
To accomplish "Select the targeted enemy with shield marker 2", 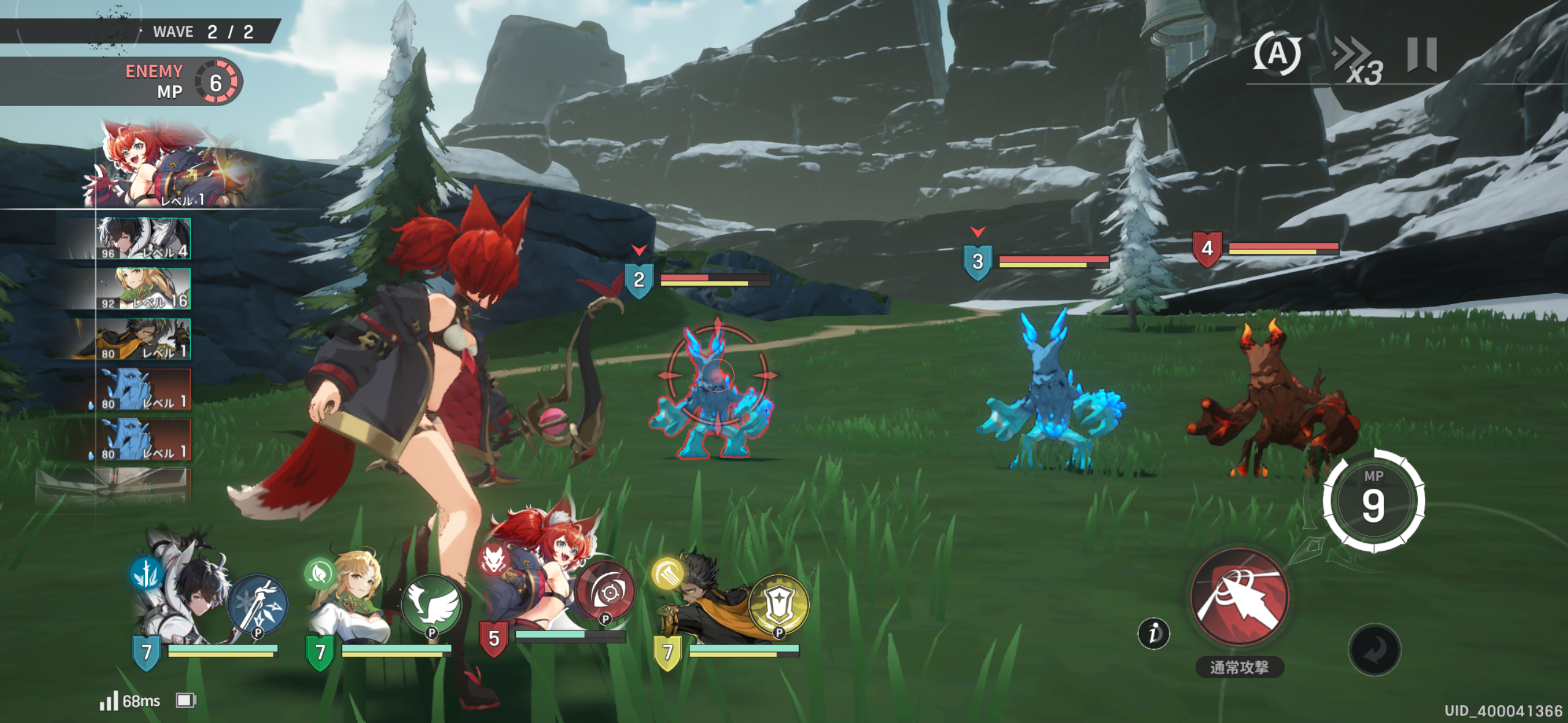I will (715, 392).
